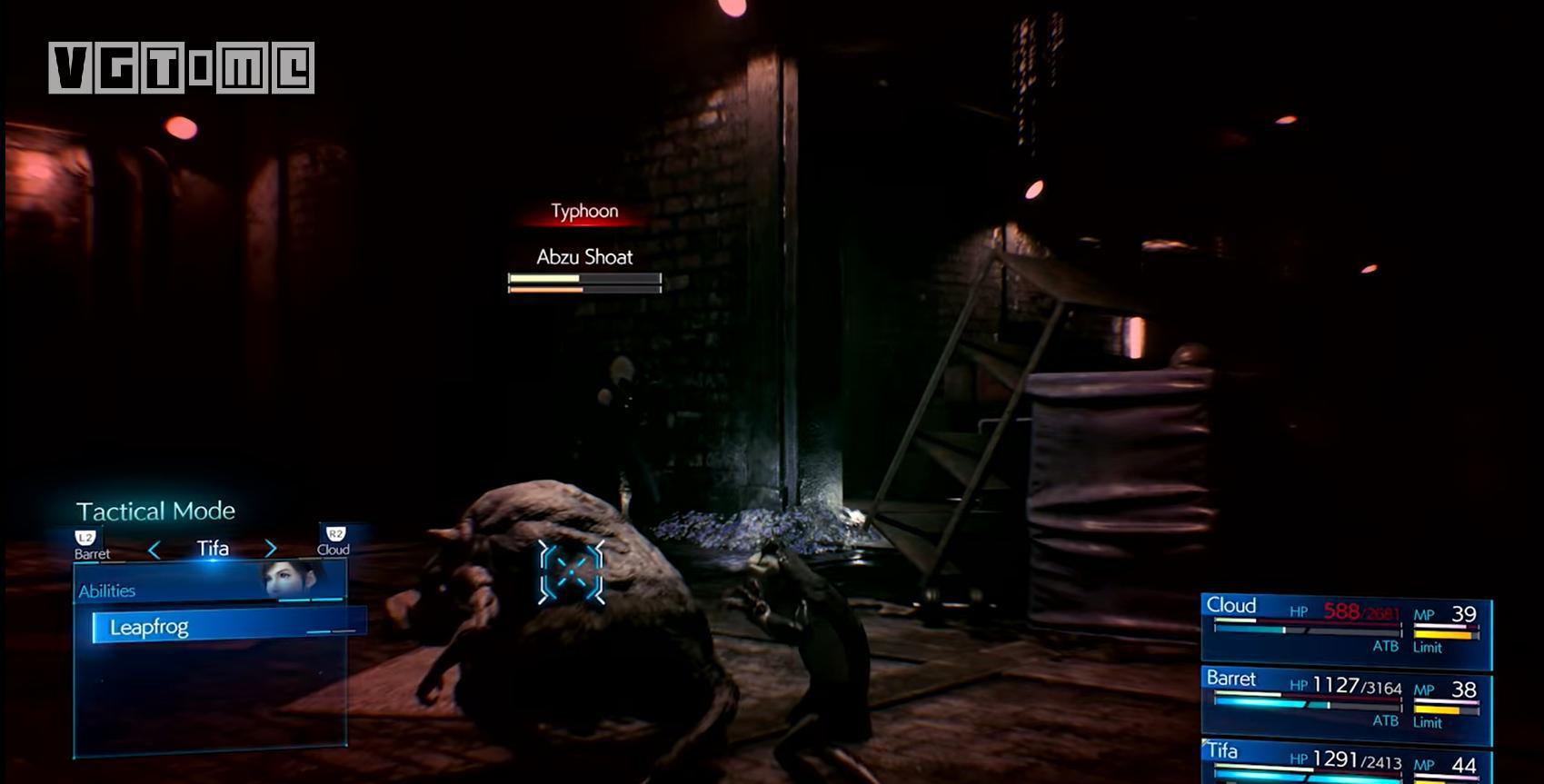Switch to next character with right arrow
1544x784 pixels.
pyautogui.click(x=271, y=549)
